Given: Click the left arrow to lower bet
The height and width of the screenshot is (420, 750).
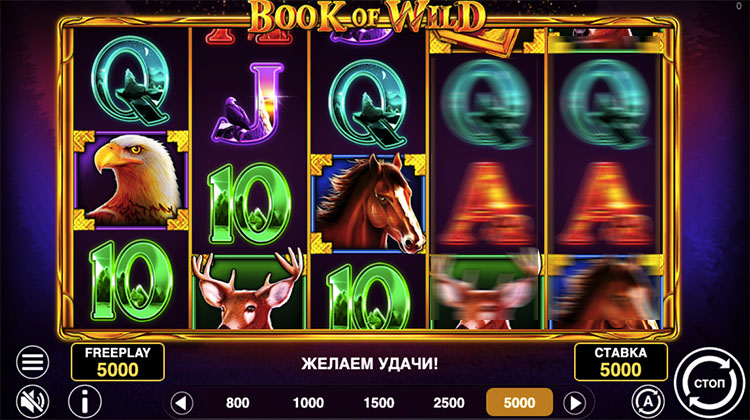Looking at the screenshot, I should coord(181,402).
